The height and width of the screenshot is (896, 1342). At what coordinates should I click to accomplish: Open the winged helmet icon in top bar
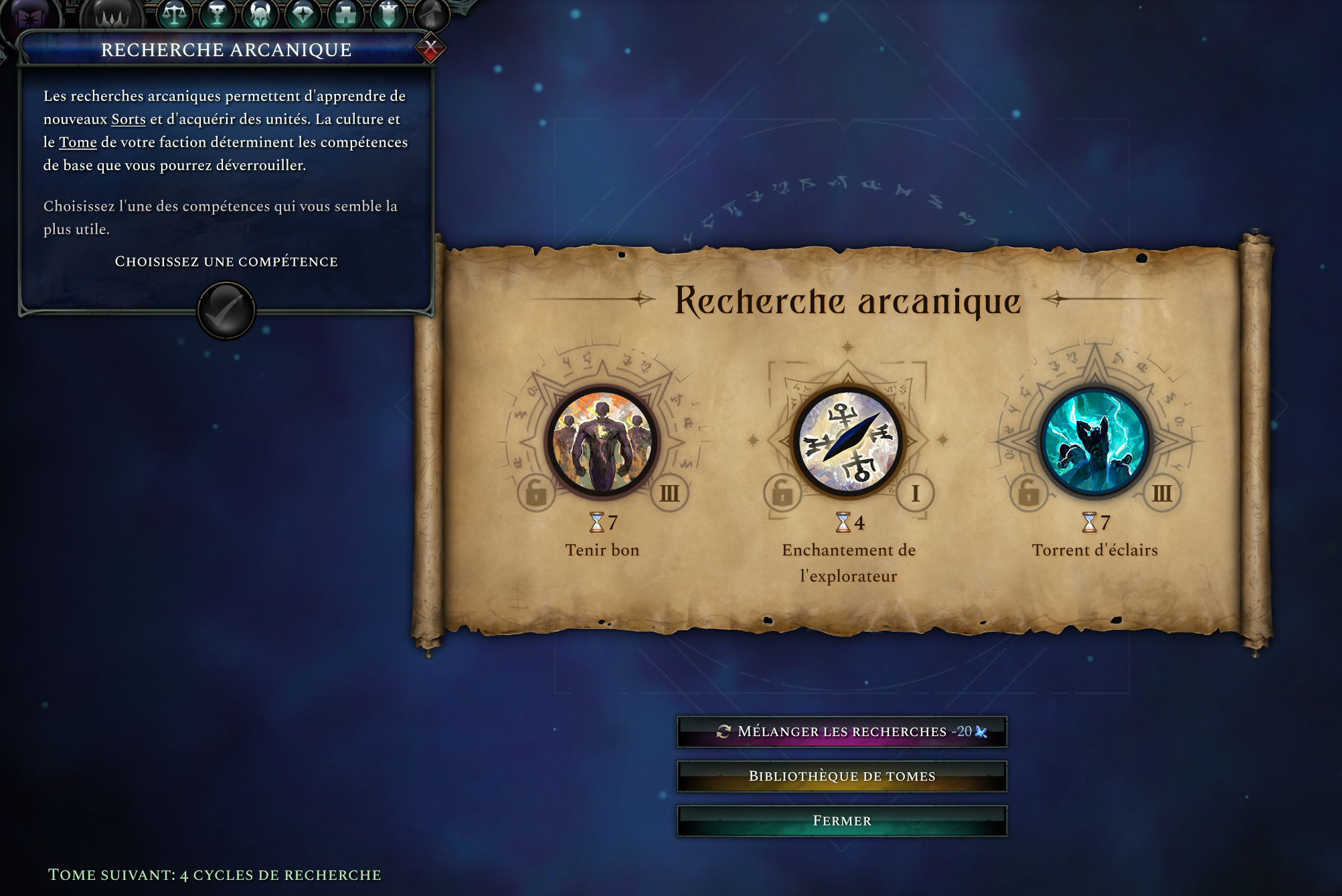(260, 13)
